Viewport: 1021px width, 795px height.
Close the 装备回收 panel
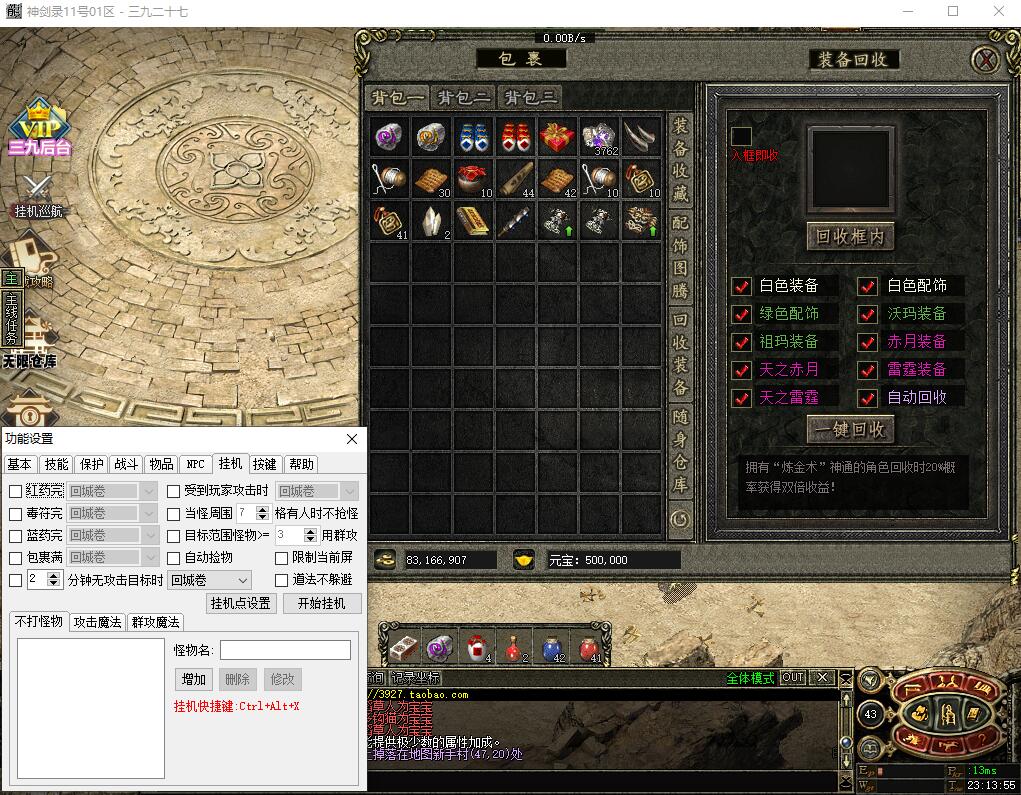click(x=986, y=60)
